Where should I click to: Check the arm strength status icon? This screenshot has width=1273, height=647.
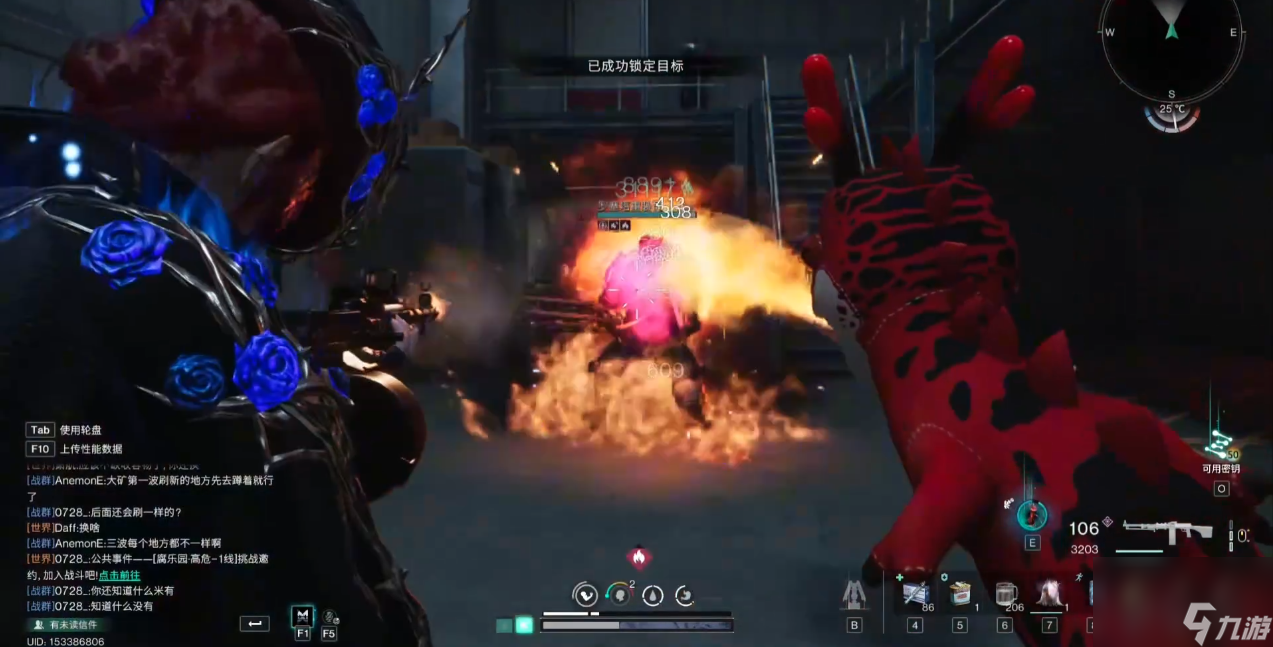coord(585,595)
